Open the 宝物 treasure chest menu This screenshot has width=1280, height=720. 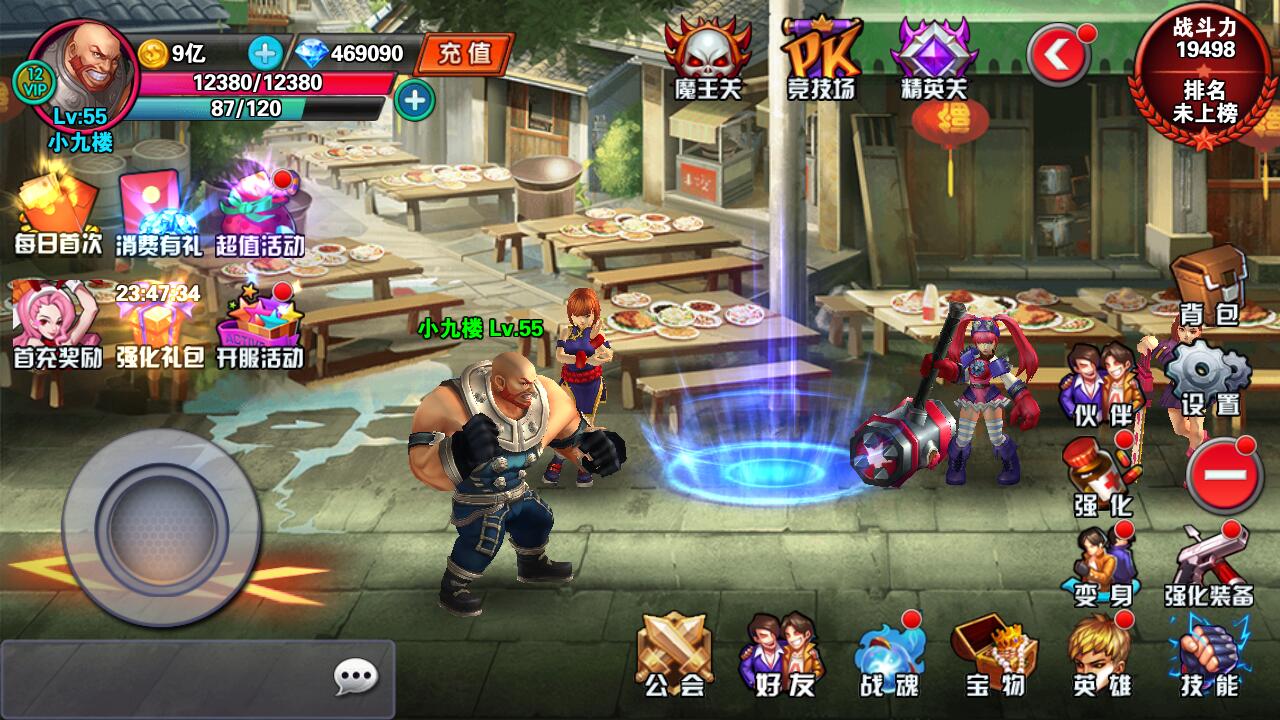coord(994,655)
